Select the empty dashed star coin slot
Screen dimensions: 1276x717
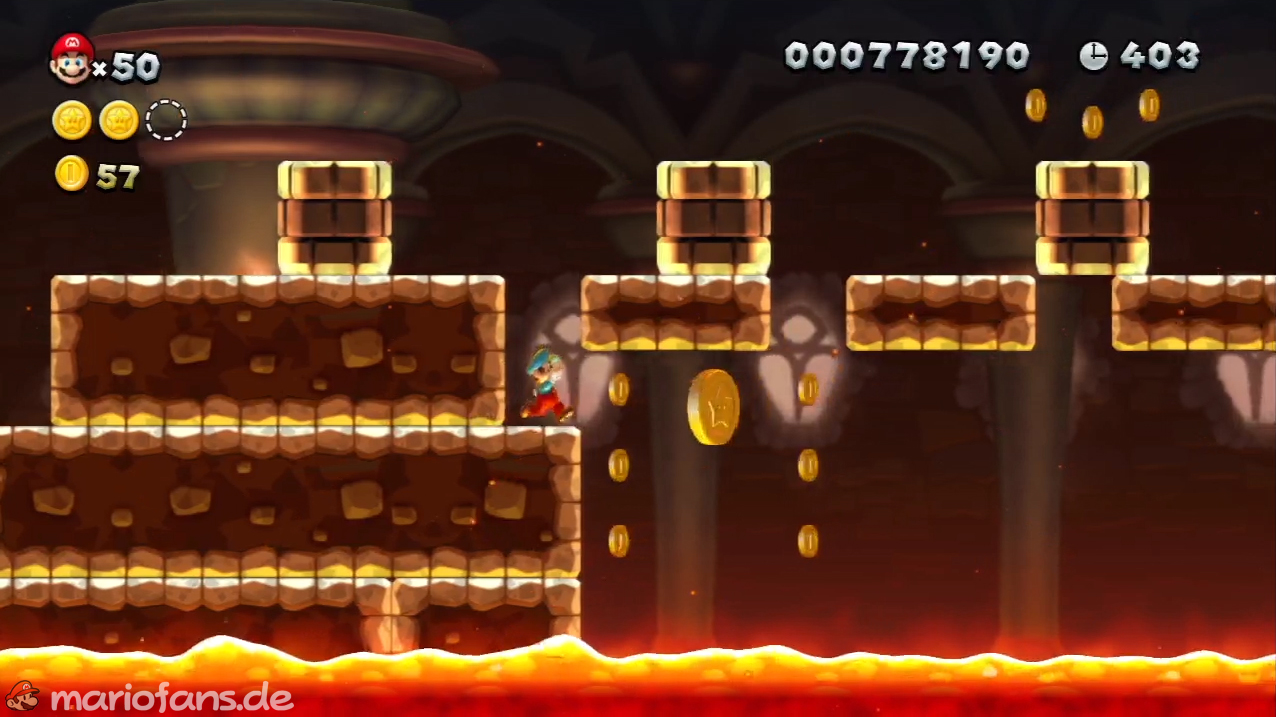pos(166,120)
